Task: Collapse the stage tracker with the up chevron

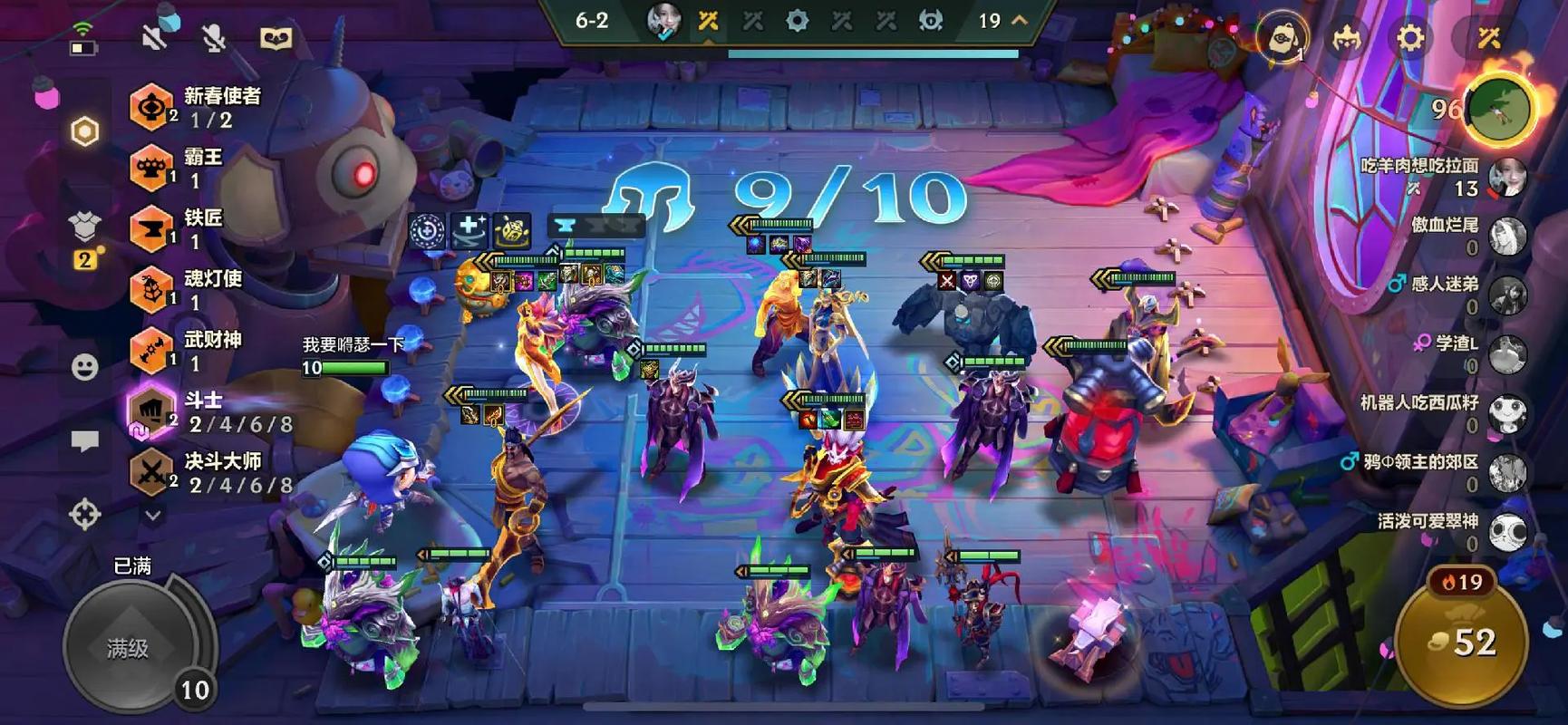Action: [x=1020, y=20]
